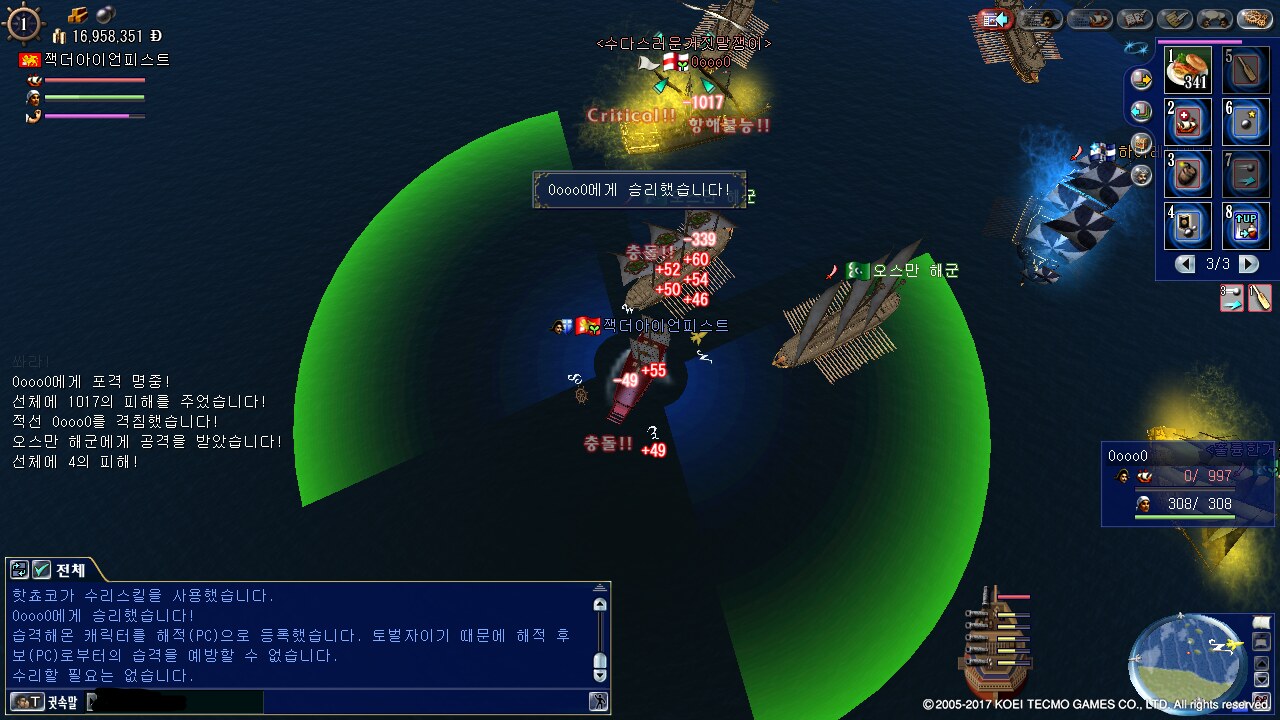Switch to the 전체 chat tab

pos(70,570)
